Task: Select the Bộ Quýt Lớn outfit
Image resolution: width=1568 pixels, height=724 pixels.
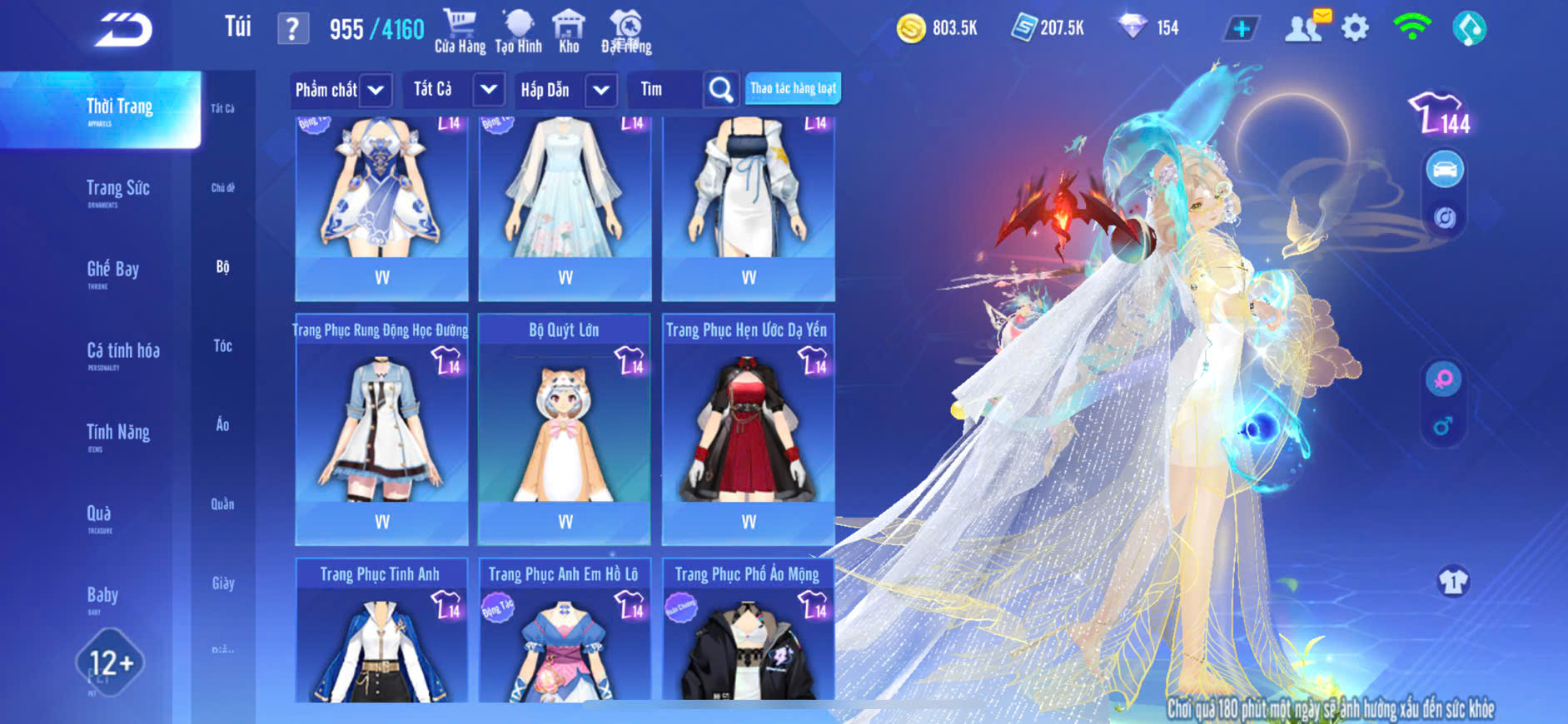Action: (x=564, y=429)
